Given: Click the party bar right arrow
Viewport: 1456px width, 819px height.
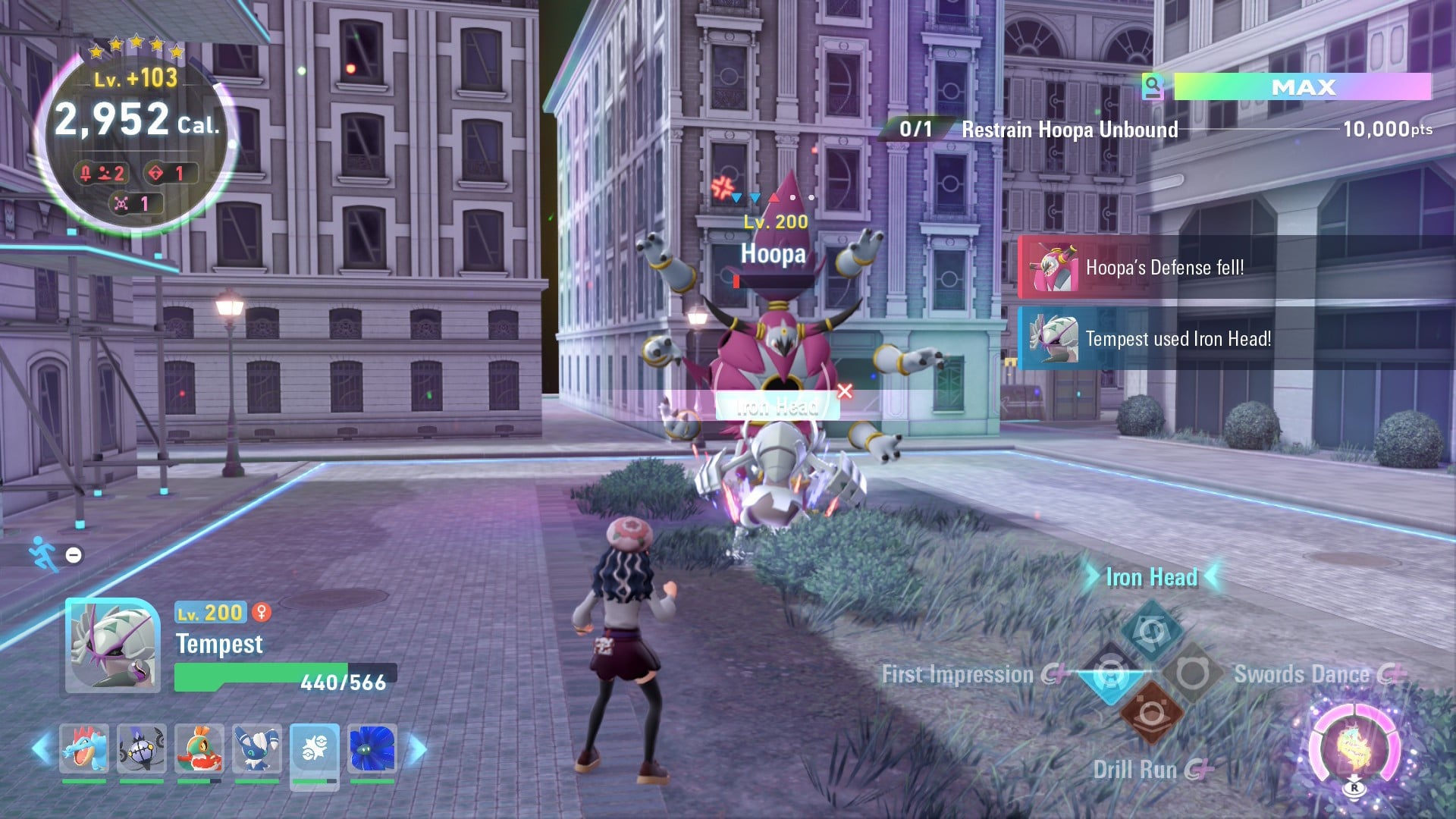Looking at the screenshot, I should (417, 749).
